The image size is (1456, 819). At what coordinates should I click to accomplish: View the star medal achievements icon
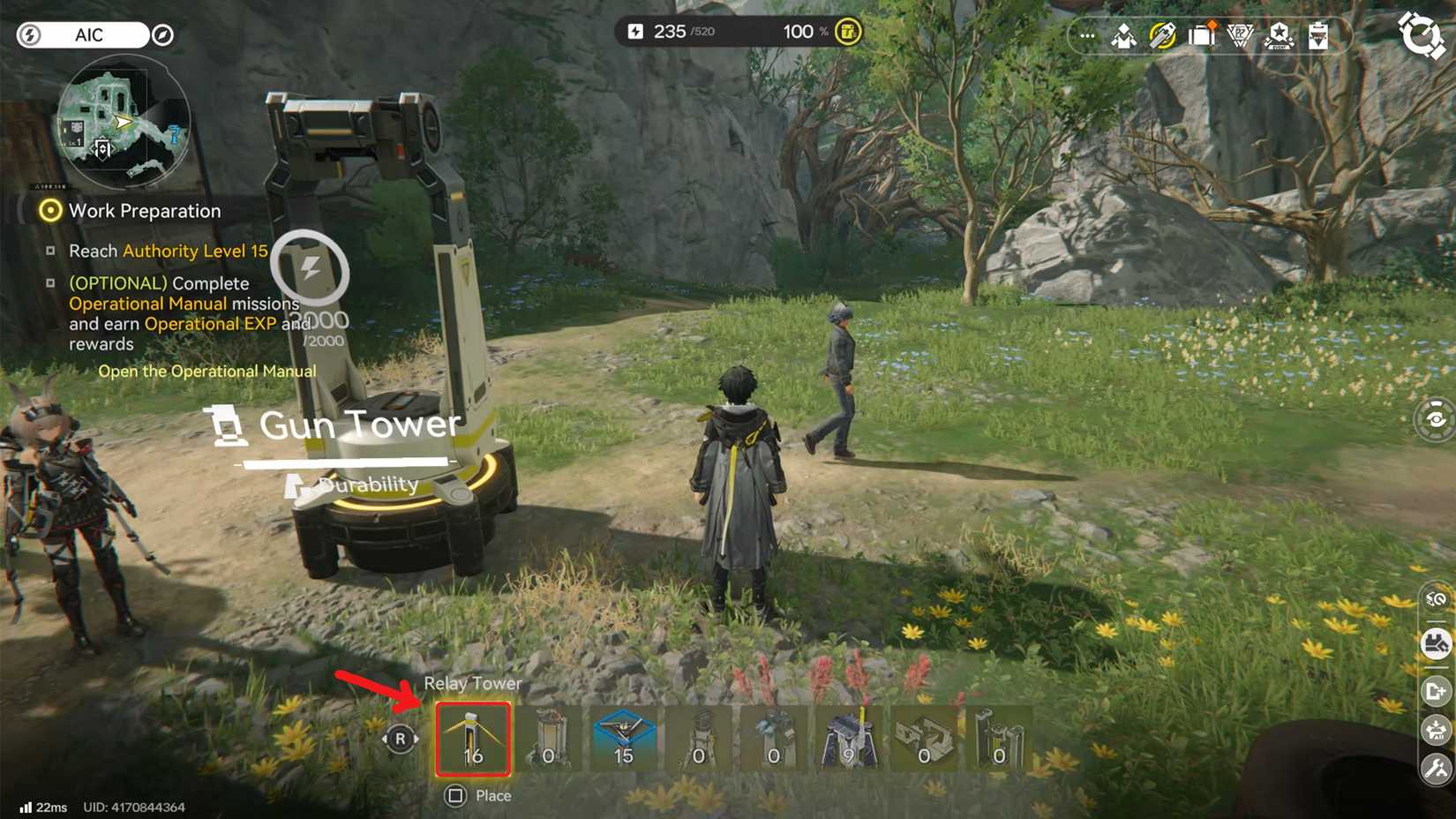click(x=1280, y=36)
